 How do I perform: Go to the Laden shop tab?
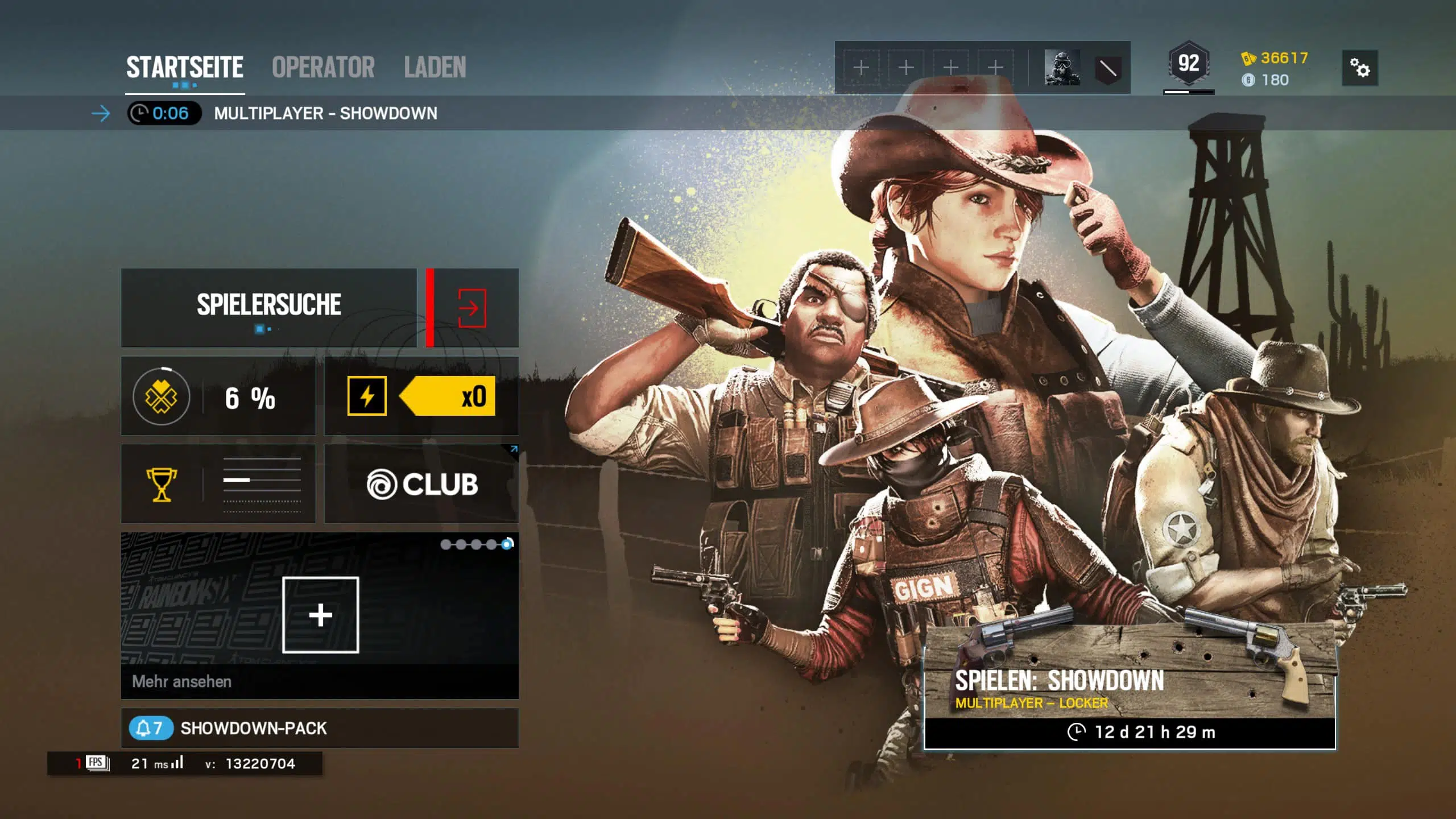click(x=435, y=67)
